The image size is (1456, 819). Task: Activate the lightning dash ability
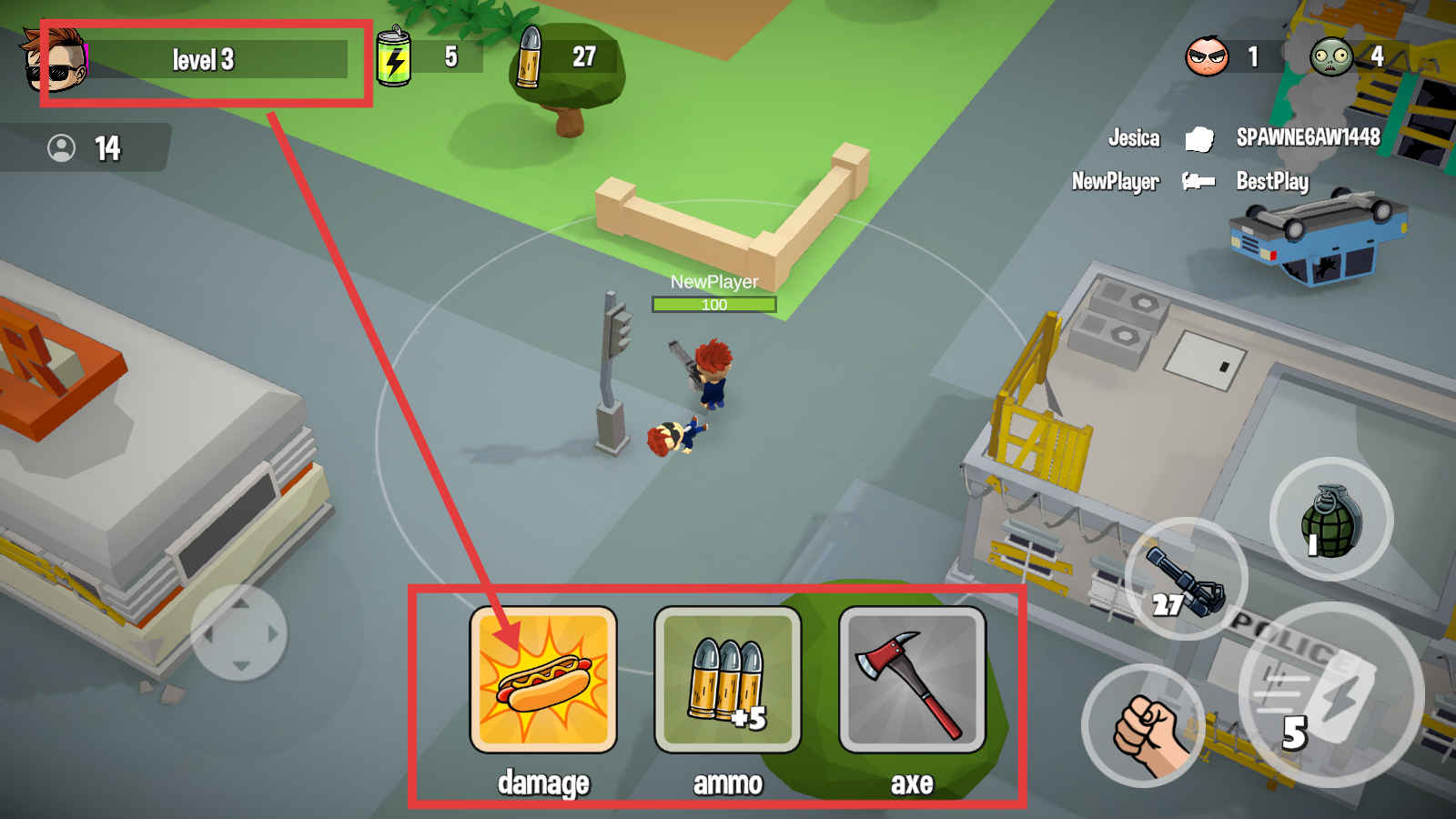[x=1330, y=693]
